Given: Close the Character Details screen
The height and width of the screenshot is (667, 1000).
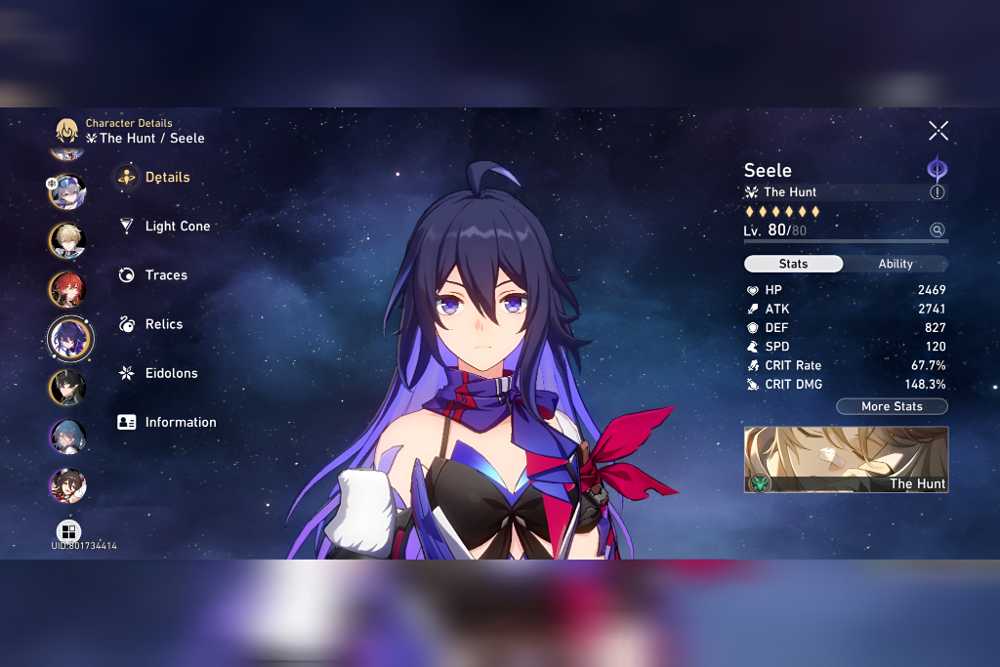Looking at the screenshot, I should click(x=938, y=130).
